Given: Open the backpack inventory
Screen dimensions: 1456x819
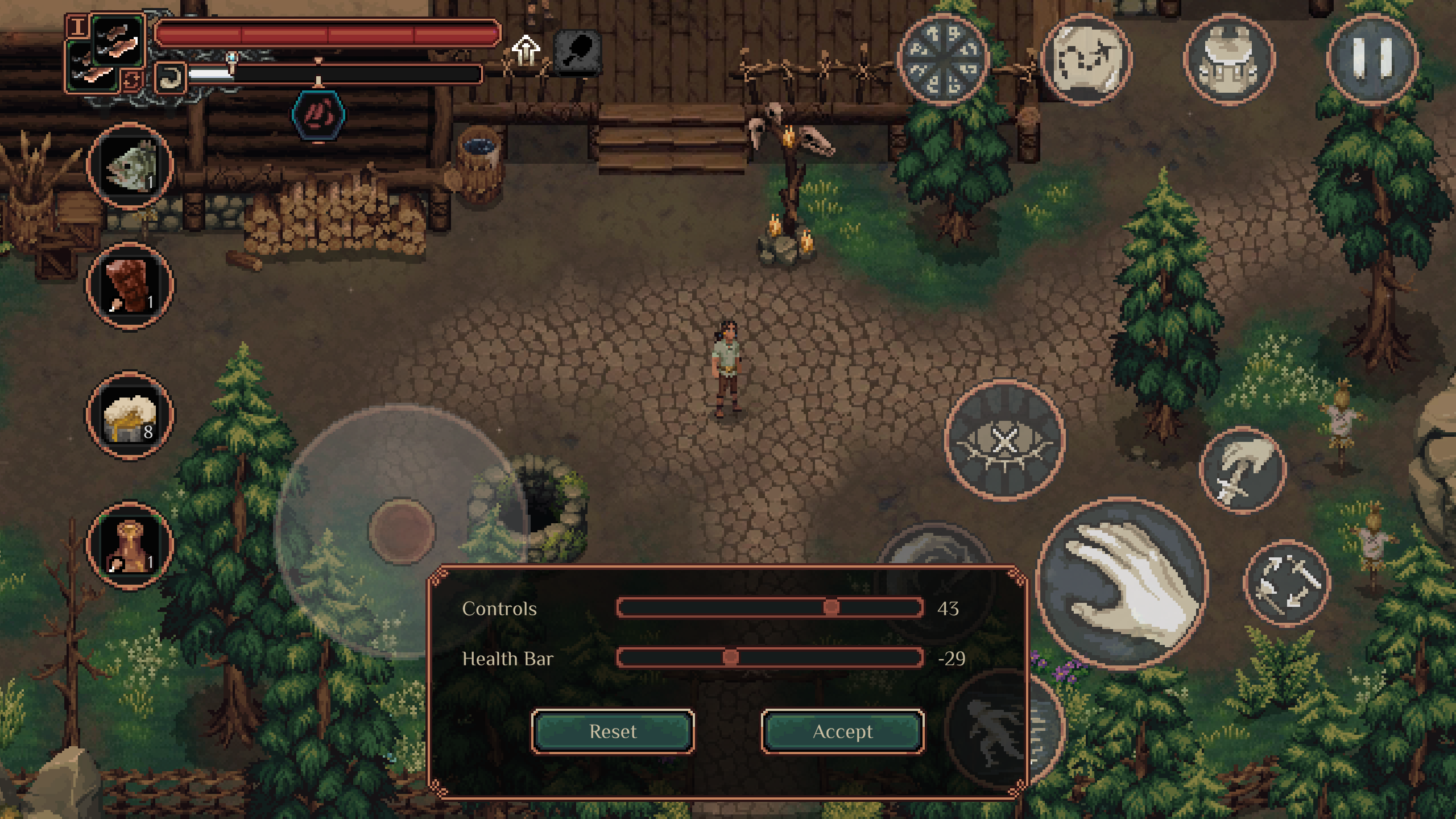Looking at the screenshot, I should (x=1229, y=59).
